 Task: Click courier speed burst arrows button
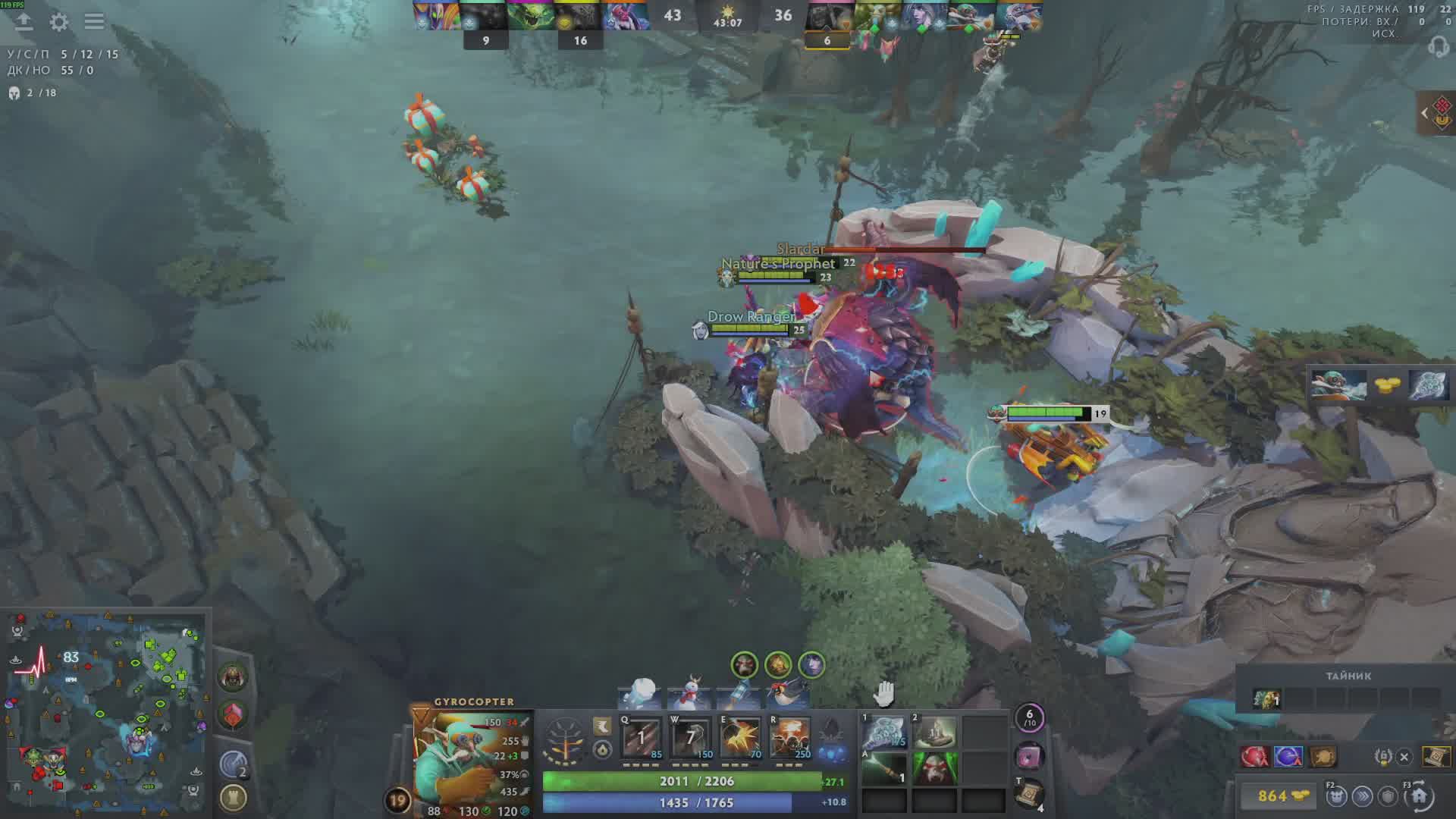coord(1362,796)
